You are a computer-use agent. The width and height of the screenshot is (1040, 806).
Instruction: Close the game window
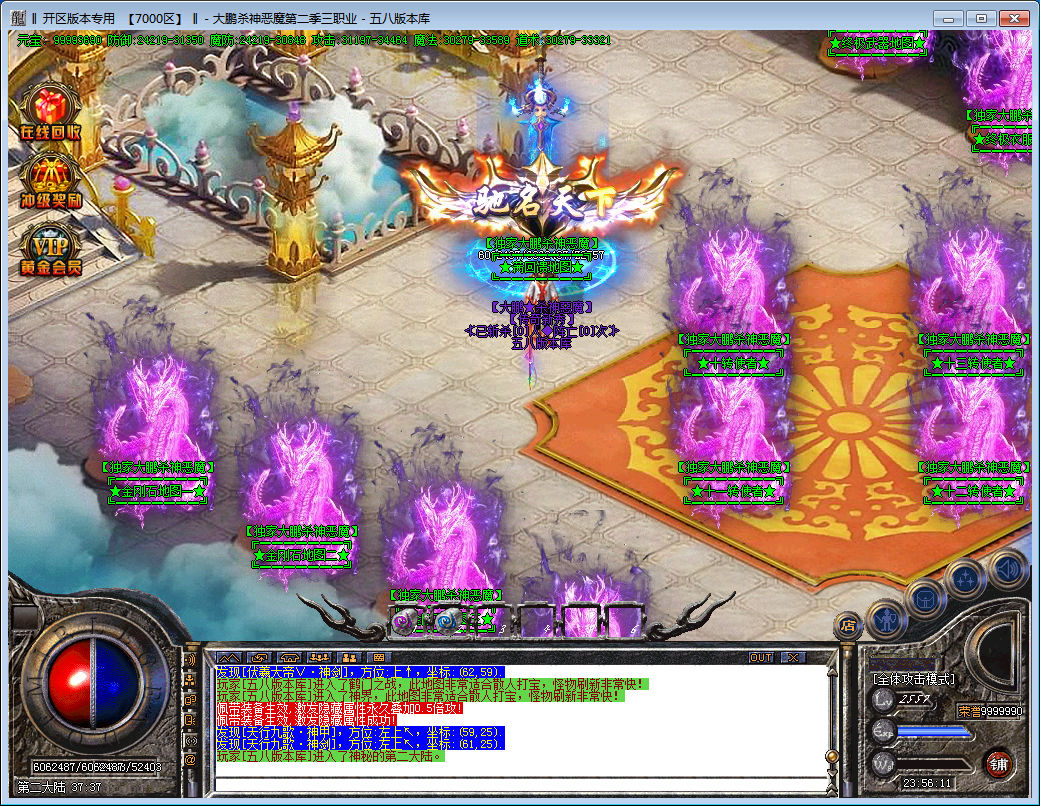point(1011,18)
